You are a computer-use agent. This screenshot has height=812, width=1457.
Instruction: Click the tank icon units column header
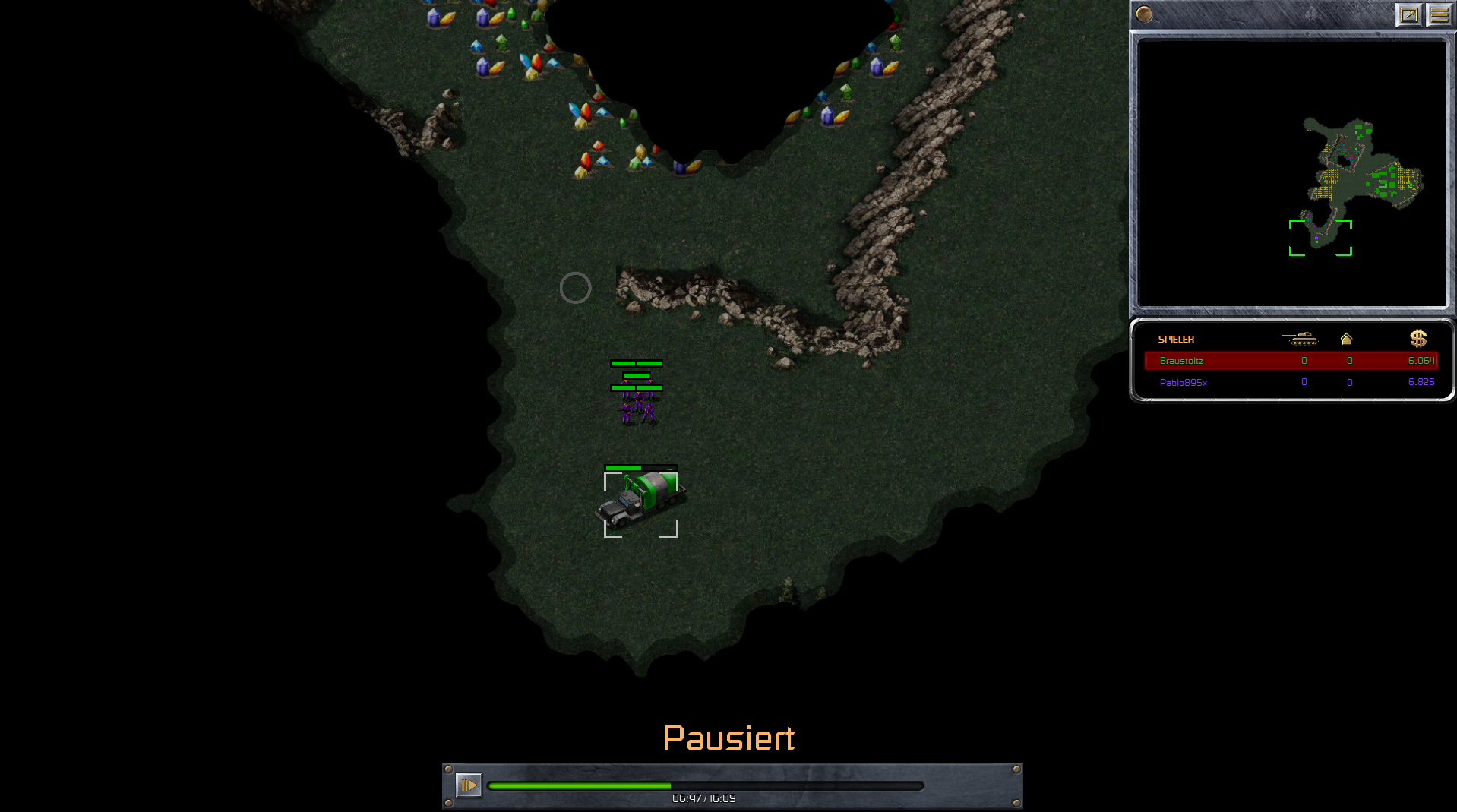pos(1300,339)
